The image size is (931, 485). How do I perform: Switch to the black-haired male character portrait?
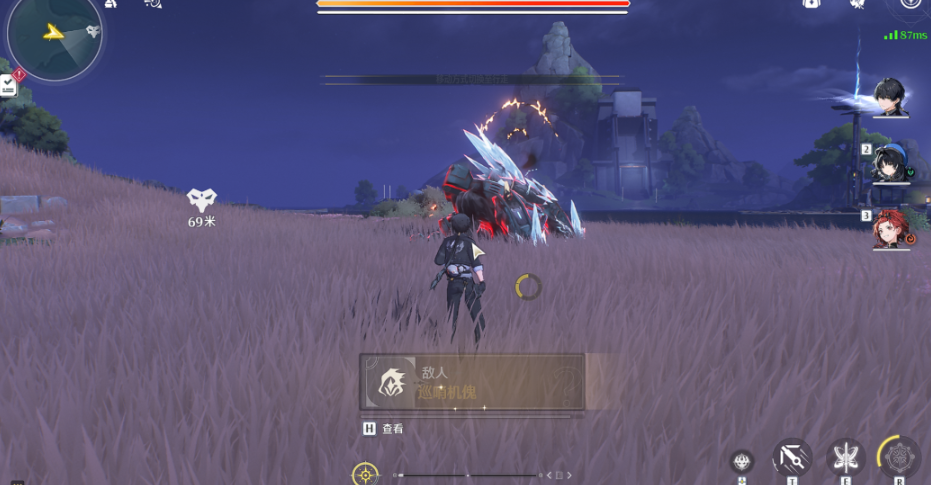889,97
